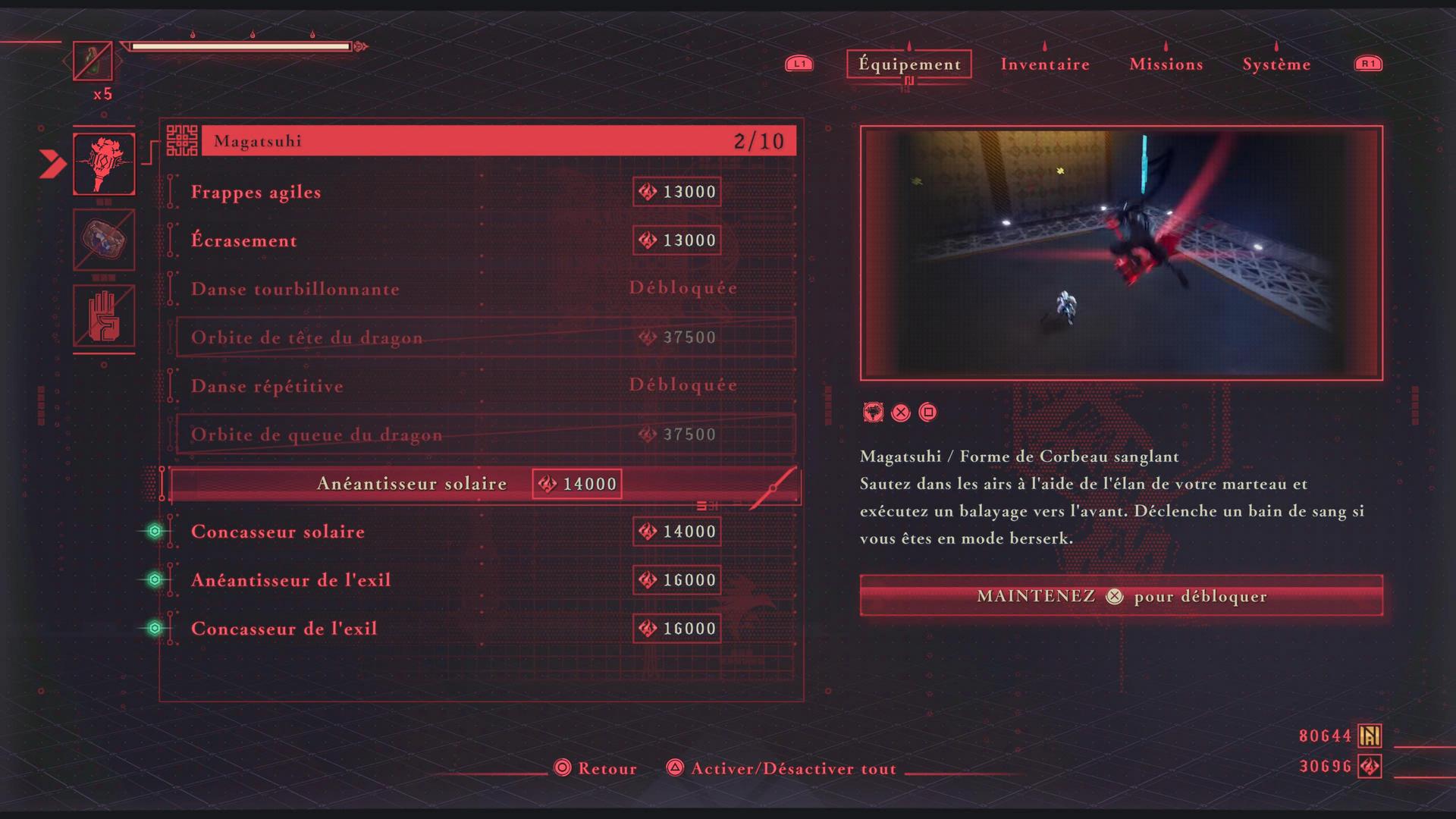Open the Inventaire tab
This screenshot has height=819, width=1456.
[x=1045, y=64]
